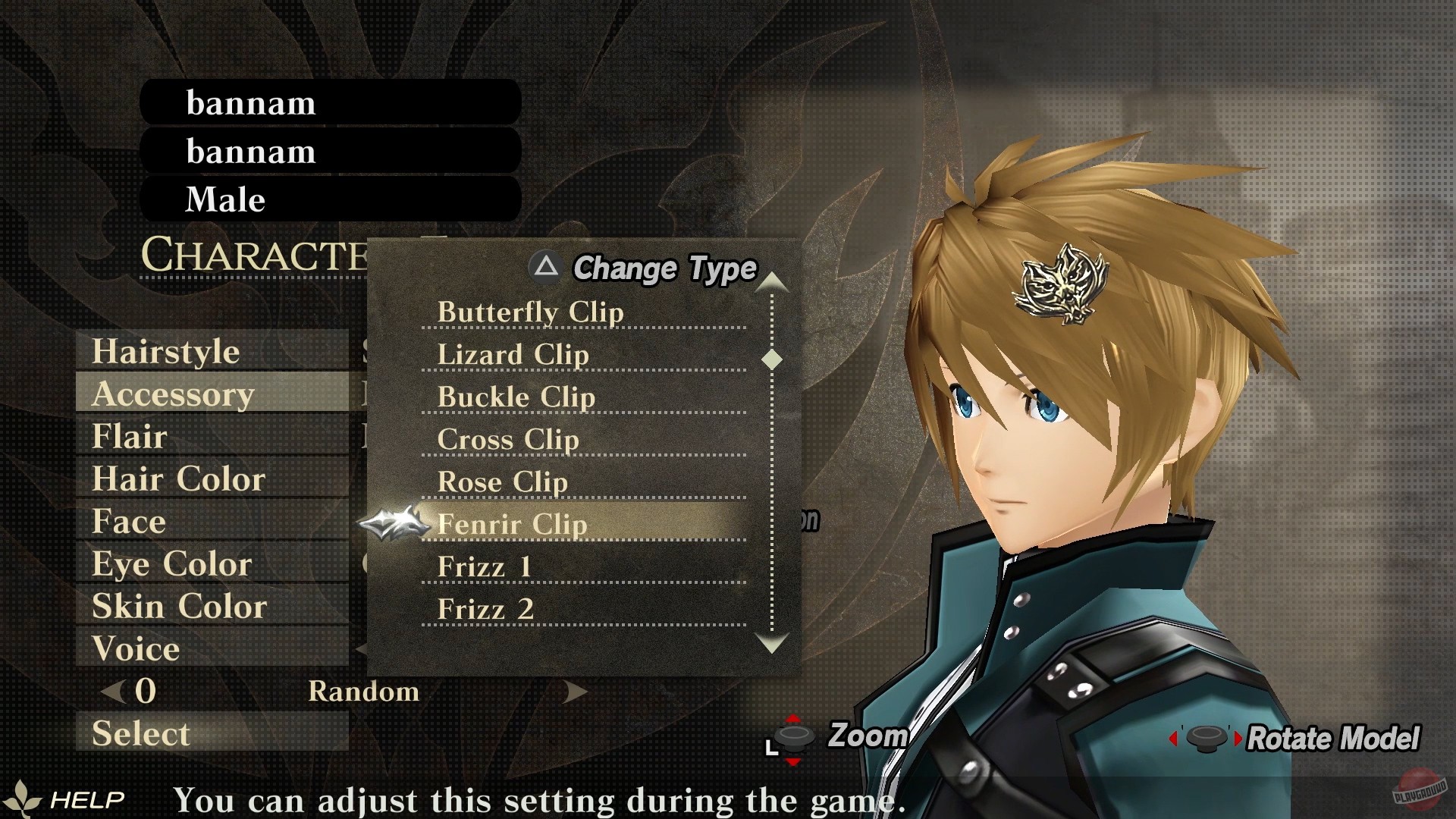The height and width of the screenshot is (819, 1456).
Task: Expand the Accessory category options
Action: pyautogui.click(x=174, y=394)
